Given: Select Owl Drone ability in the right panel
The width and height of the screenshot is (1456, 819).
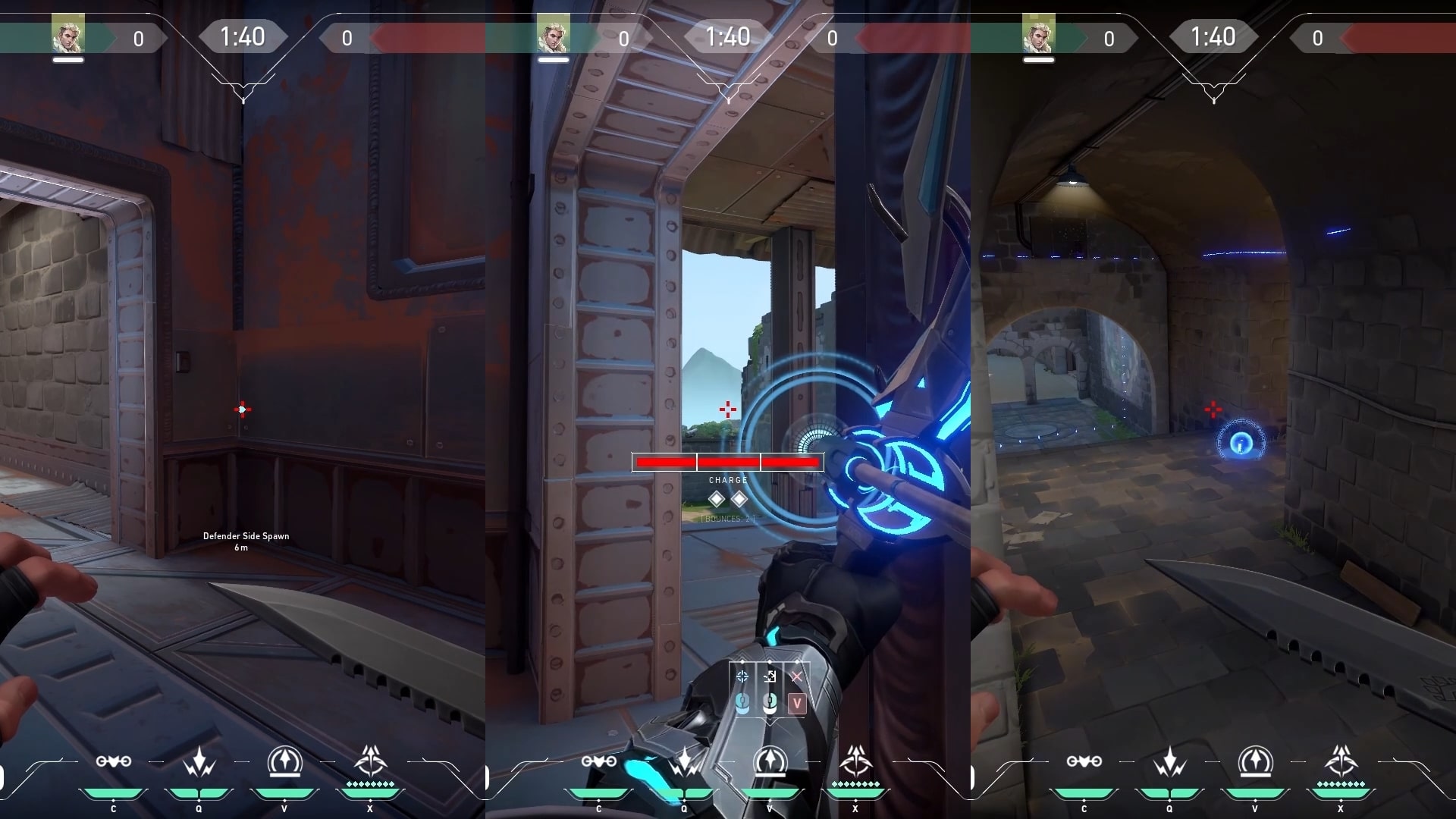Looking at the screenshot, I should point(1084,761).
